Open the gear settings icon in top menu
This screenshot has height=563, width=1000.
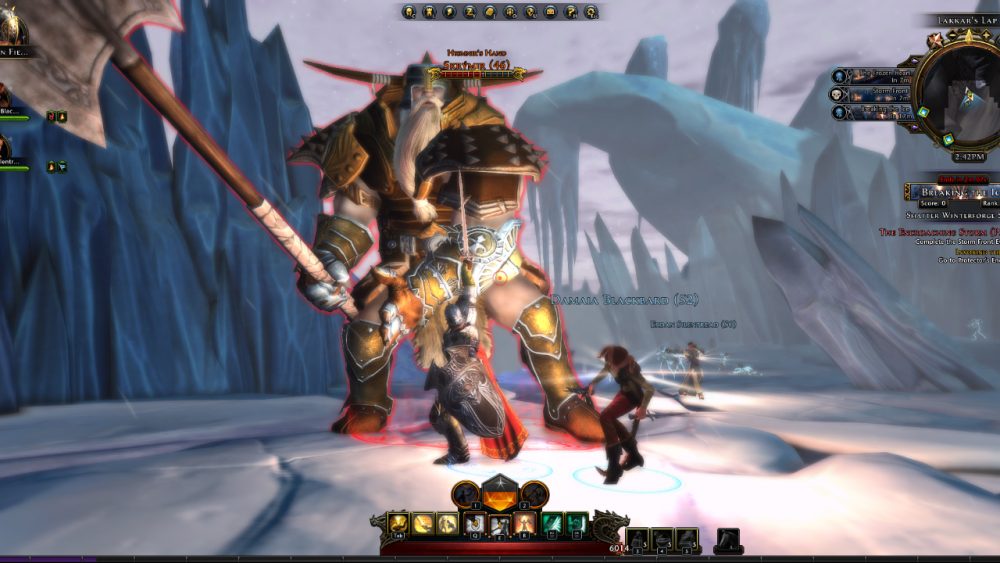592,12
